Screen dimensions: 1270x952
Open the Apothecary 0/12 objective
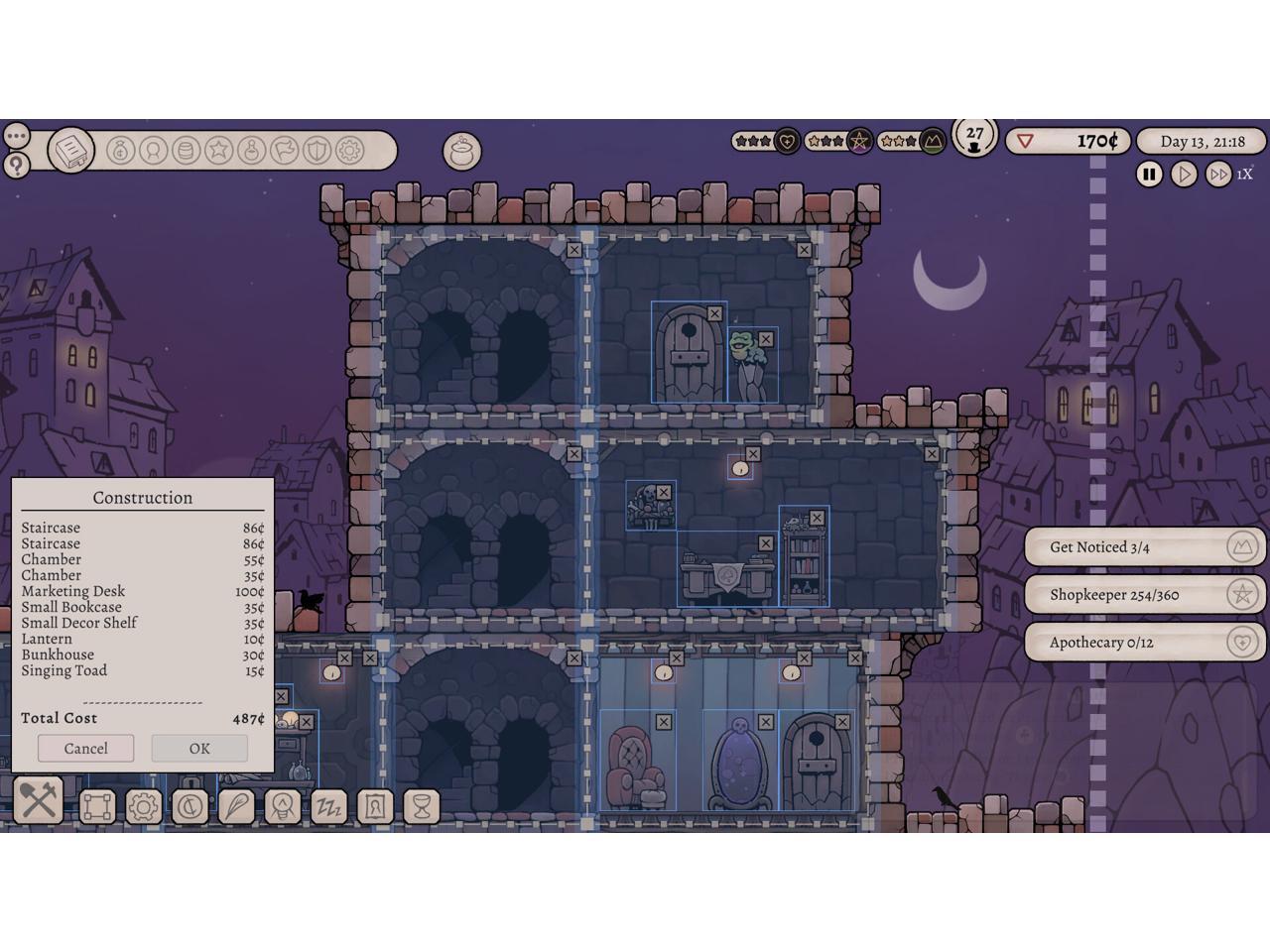tap(1144, 643)
